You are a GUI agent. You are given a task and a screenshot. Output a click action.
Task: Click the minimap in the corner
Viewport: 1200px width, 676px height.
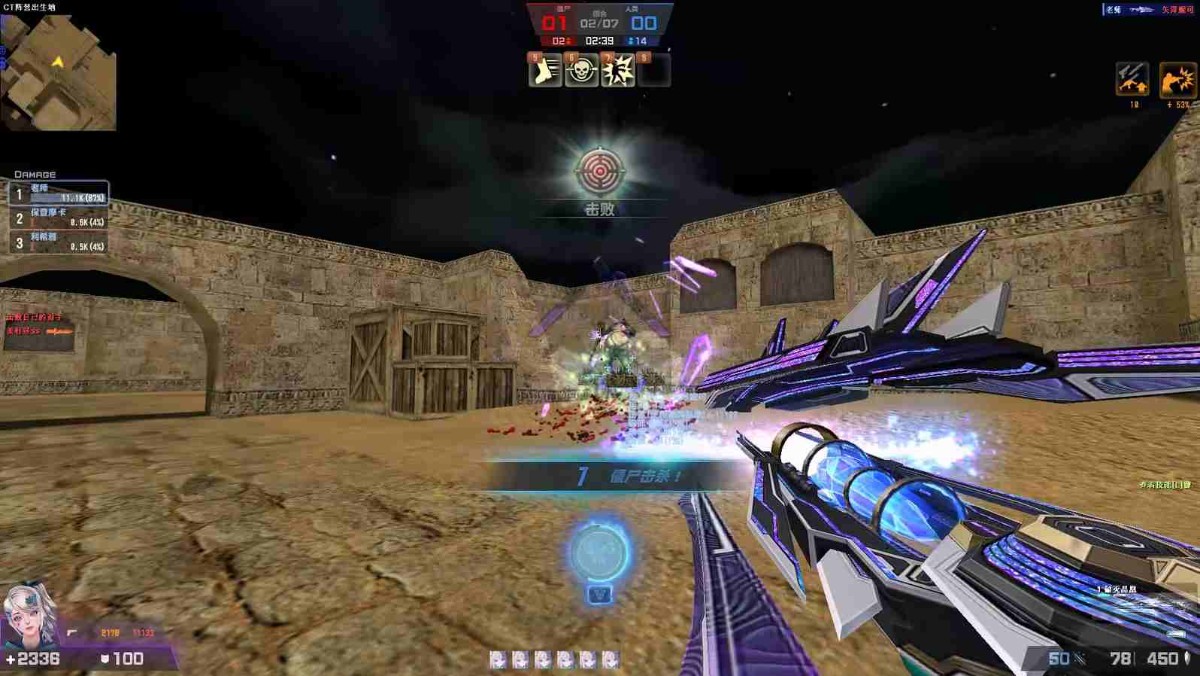pyautogui.click(x=57, y=72)
